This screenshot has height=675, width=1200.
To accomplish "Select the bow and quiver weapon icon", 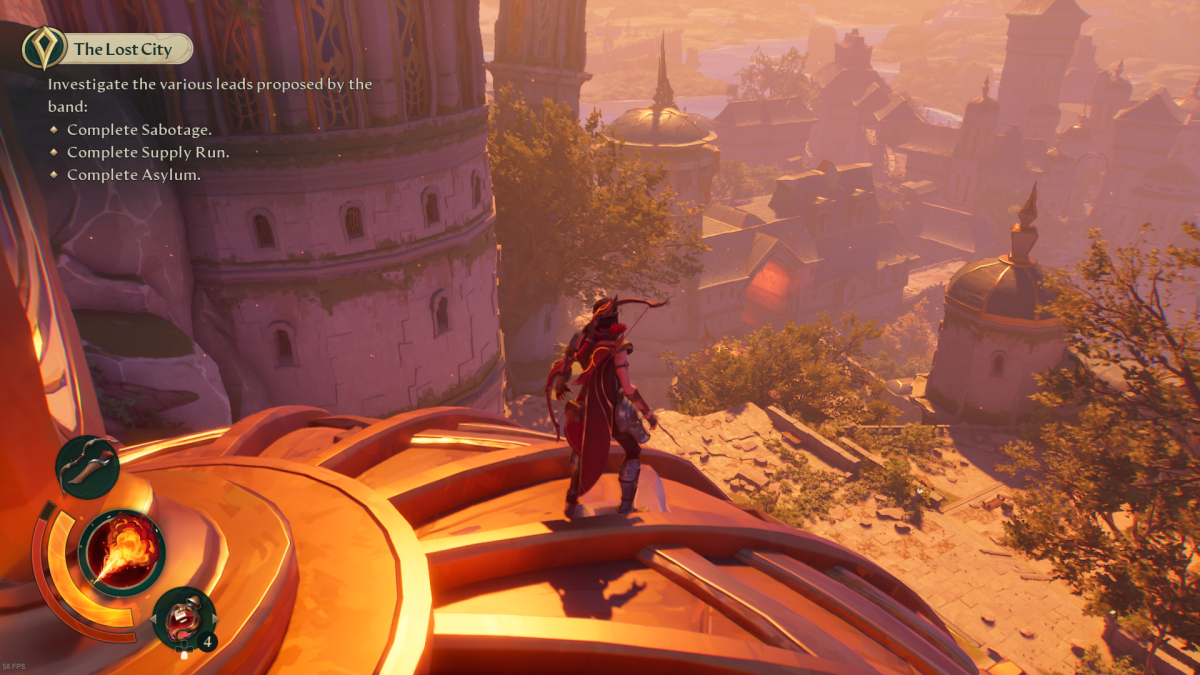I will coord(87,467).
